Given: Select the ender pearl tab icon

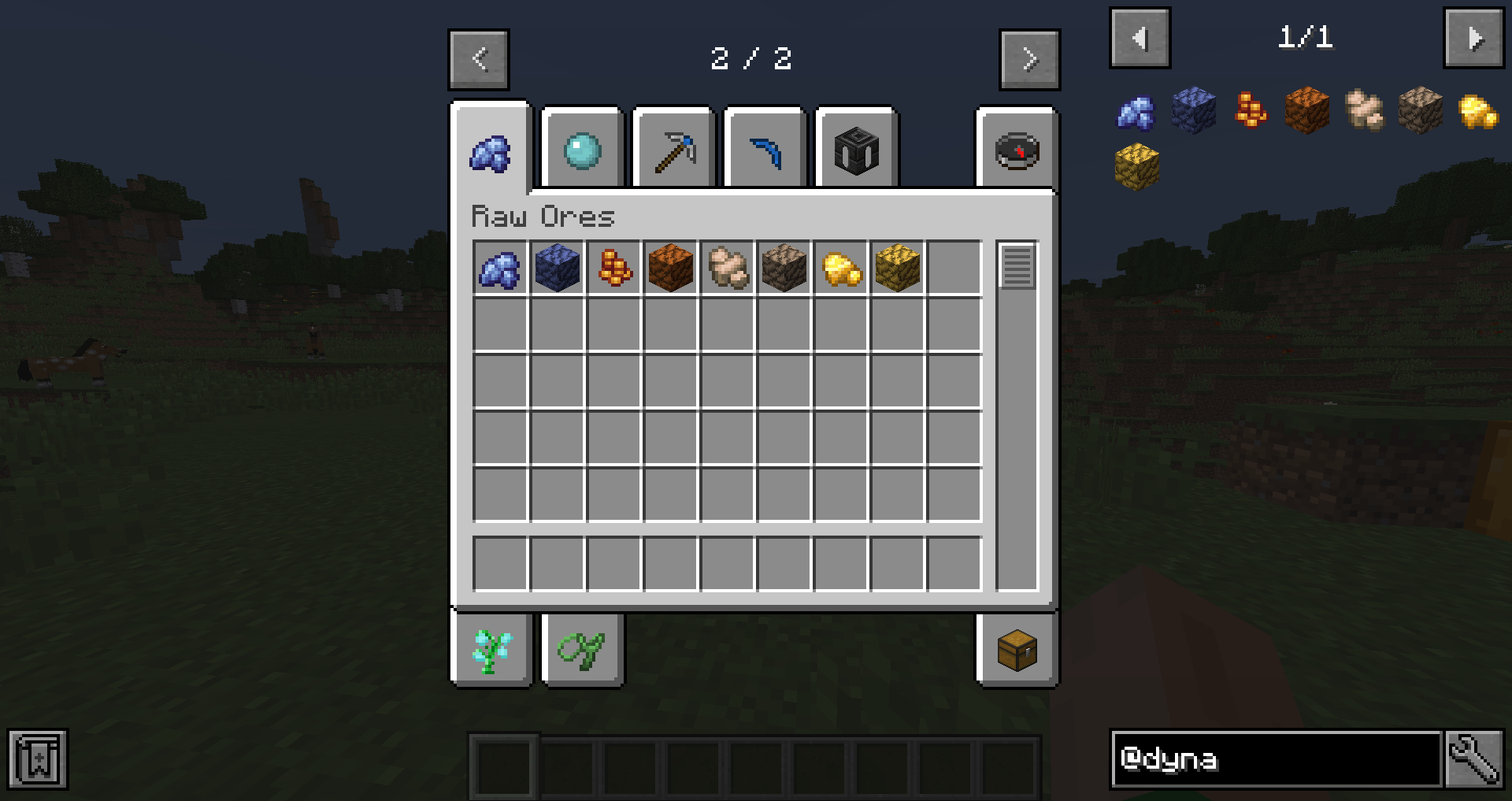Looking at the screenshot, I should 582,150.
